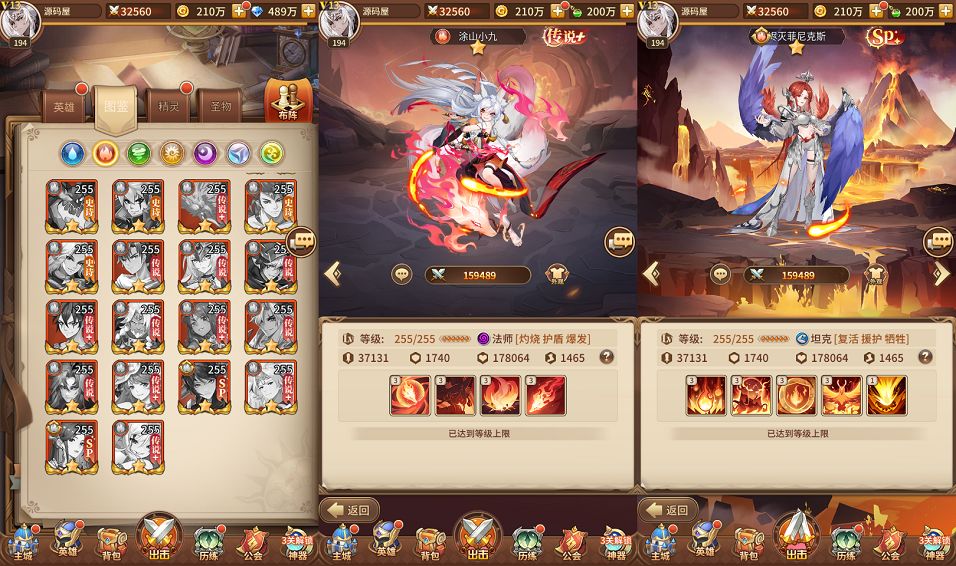Select the pale blue three-blade element filter
This screenshot has width=956, height=566.
point(238,153)
